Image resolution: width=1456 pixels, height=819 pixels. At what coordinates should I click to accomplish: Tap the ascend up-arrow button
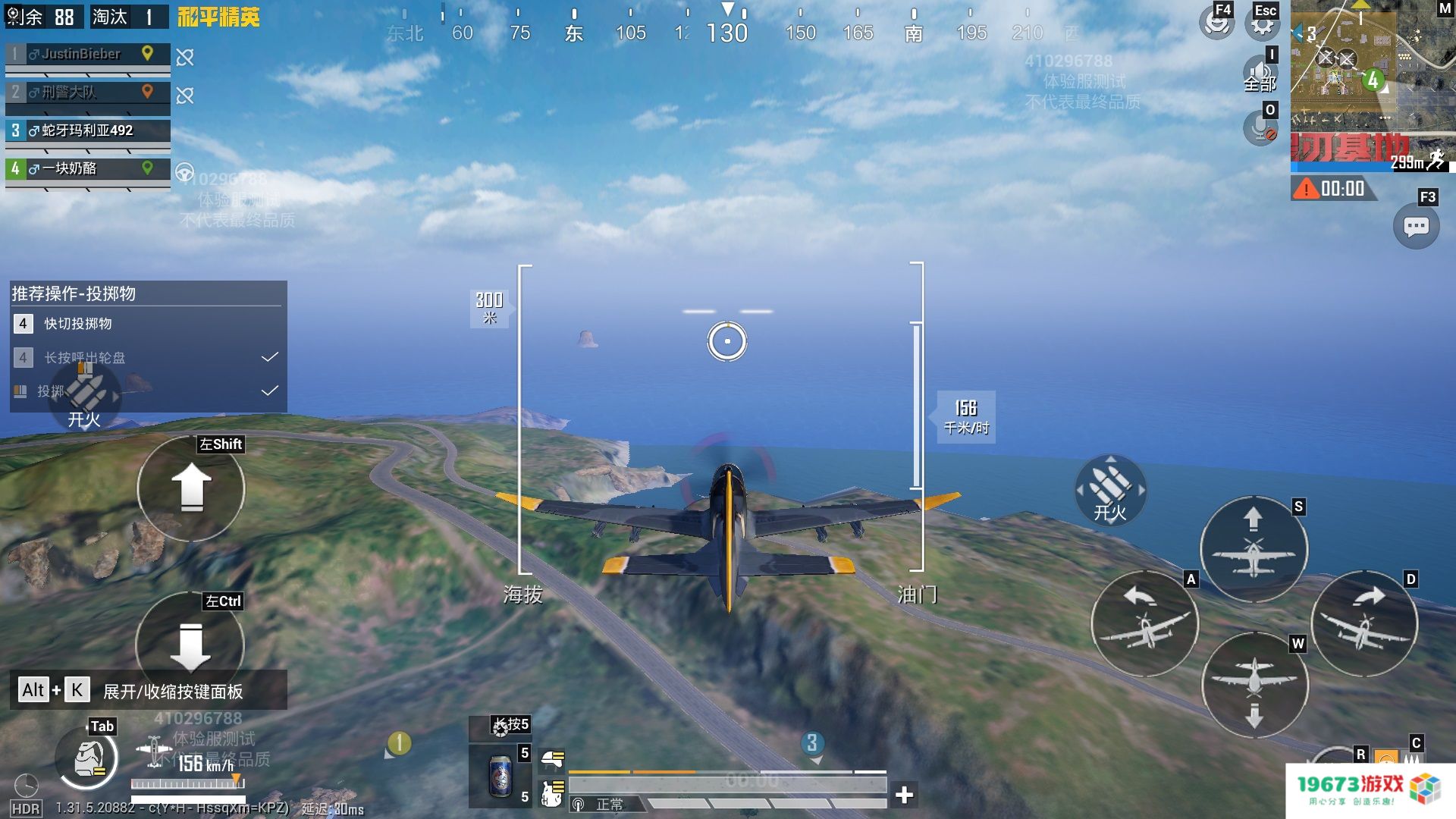pyautogui.click(x=191, y=488)
